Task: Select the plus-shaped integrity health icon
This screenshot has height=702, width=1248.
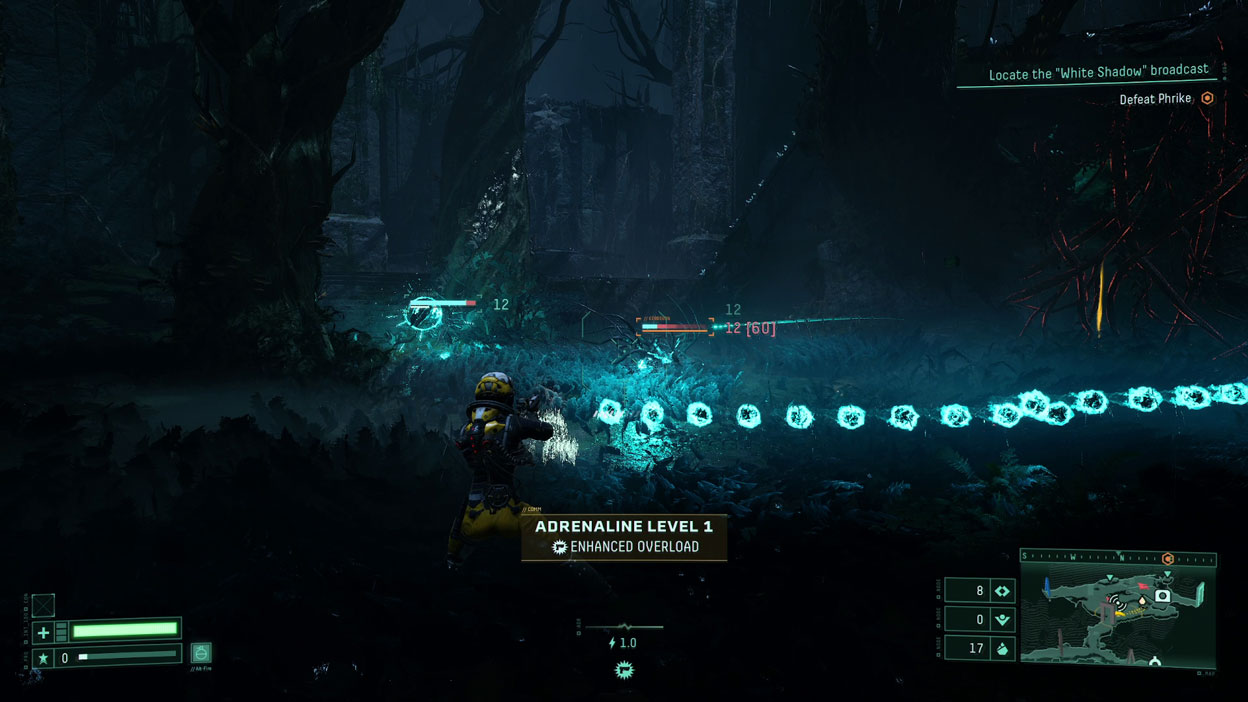Action: (x=43, y=632)
